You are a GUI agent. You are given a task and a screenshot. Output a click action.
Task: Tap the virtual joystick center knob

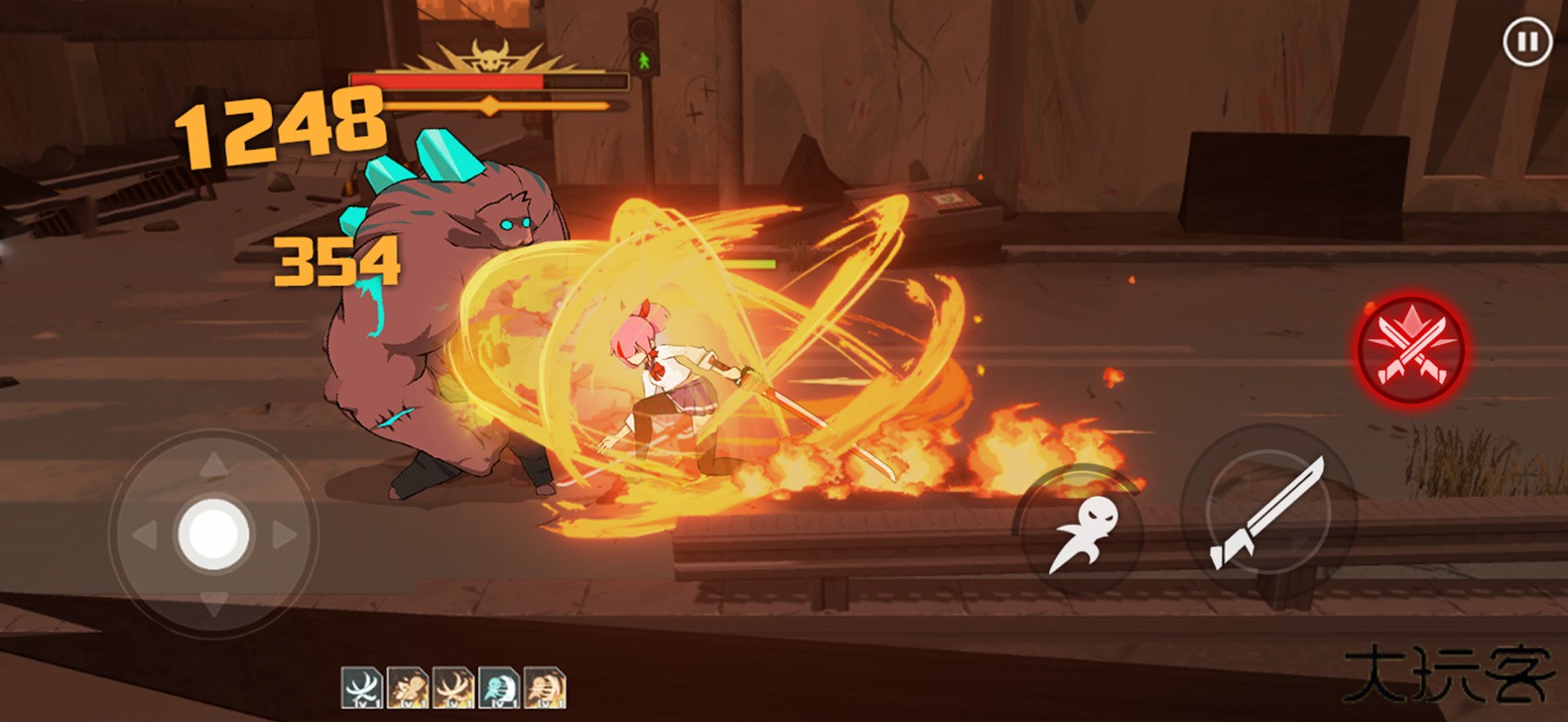(x=213, y=534)
